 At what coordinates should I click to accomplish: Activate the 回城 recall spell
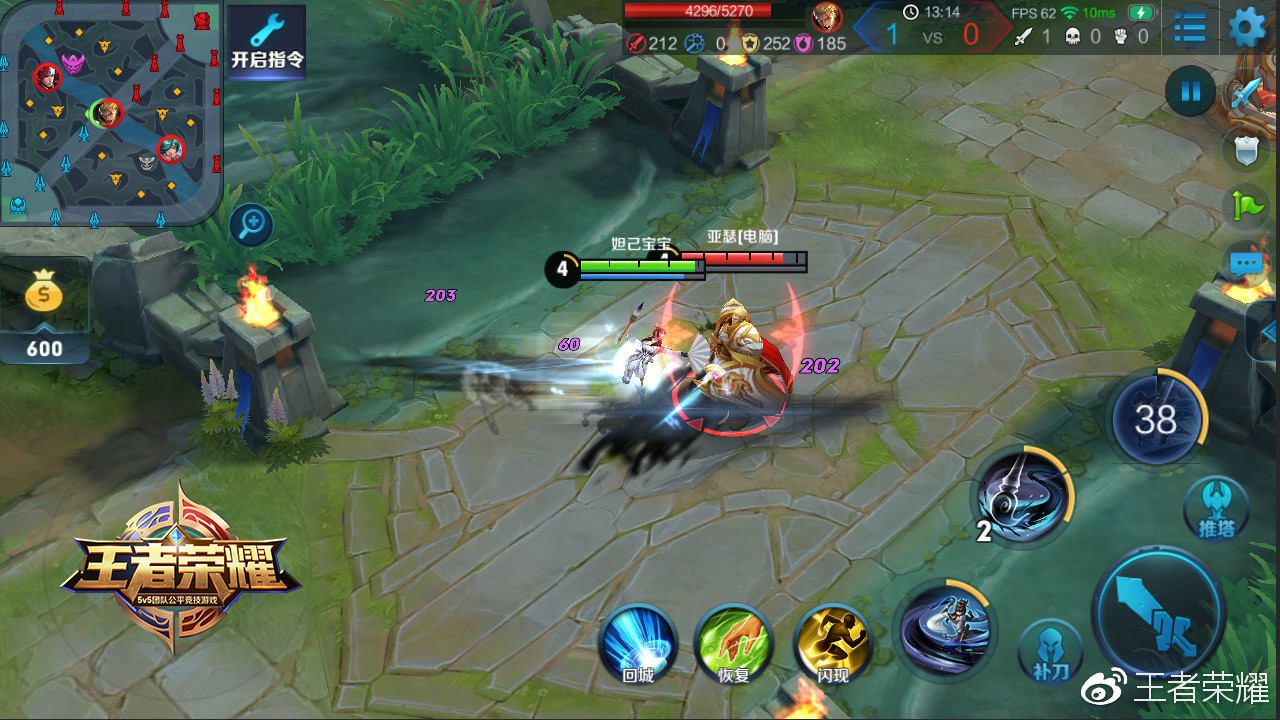click(638, 642)
